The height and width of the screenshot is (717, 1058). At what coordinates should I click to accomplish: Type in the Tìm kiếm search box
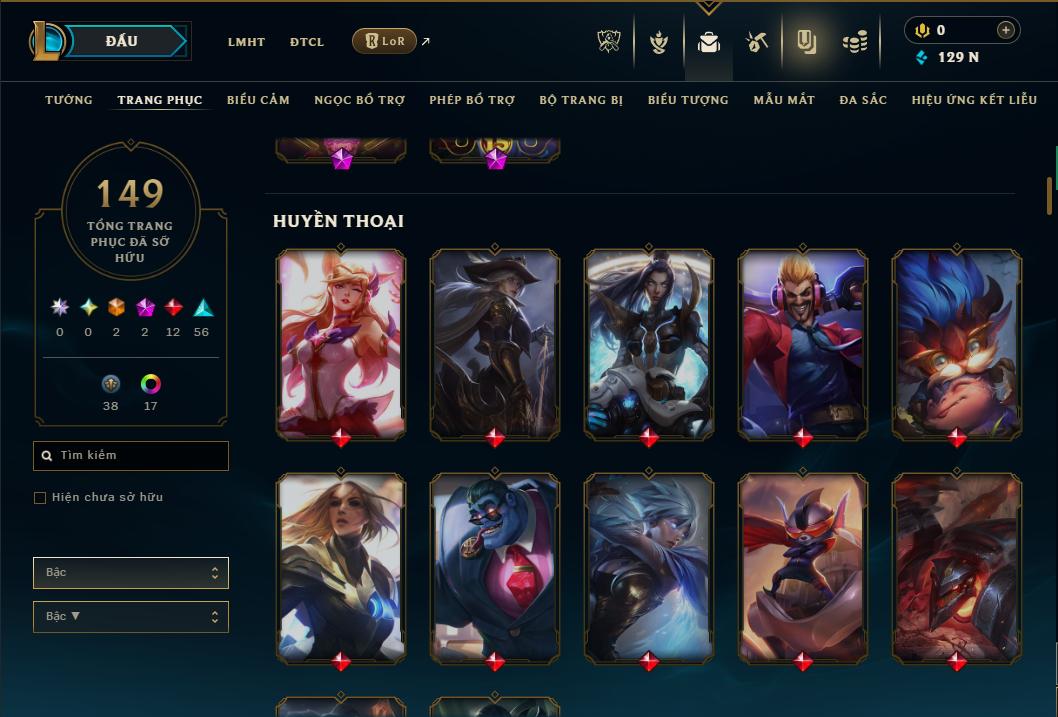(x=140, y=456)
